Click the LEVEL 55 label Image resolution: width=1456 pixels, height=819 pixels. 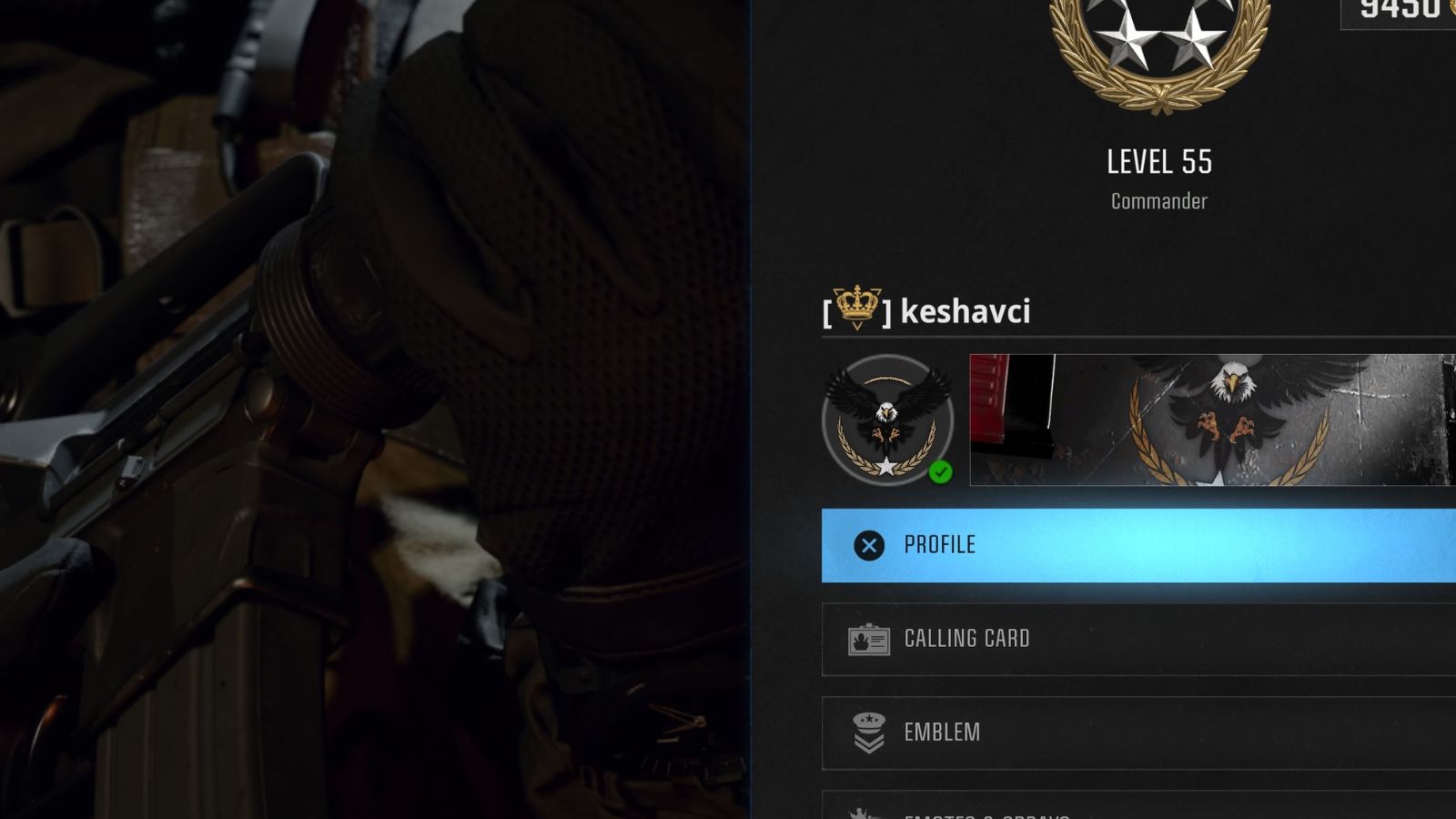(x=1158, y=161)
